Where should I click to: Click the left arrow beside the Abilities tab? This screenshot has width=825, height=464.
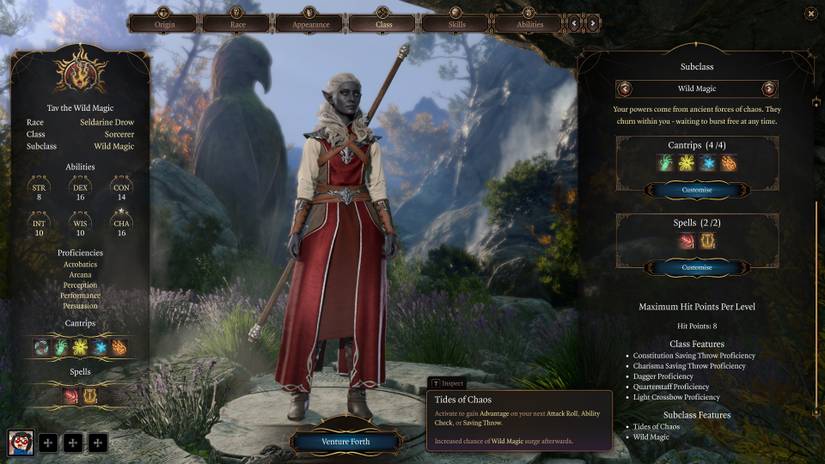point(575,23)
